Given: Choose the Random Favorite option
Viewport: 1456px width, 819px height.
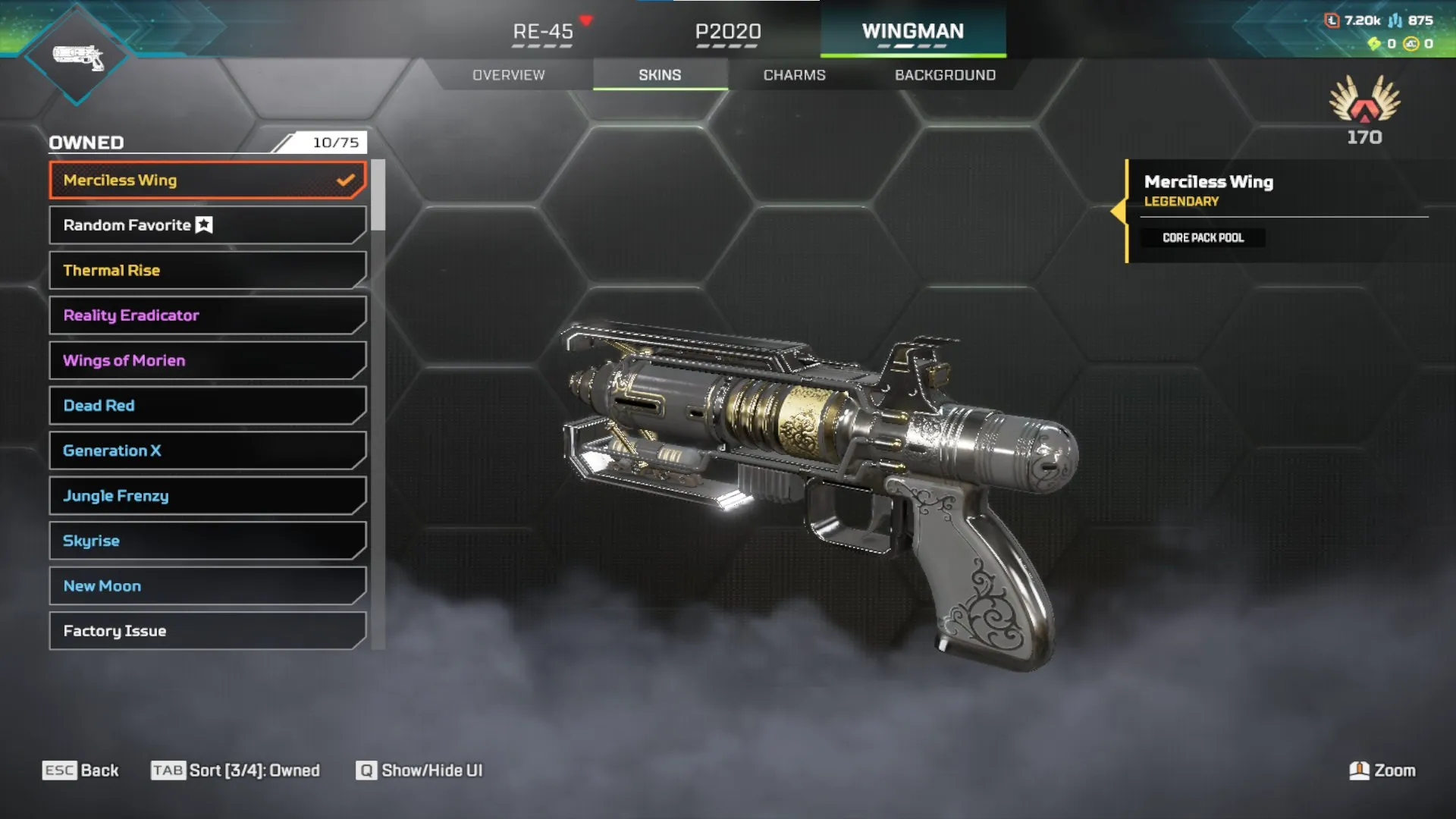Looking at the screenshot, I should pos(207,225).
